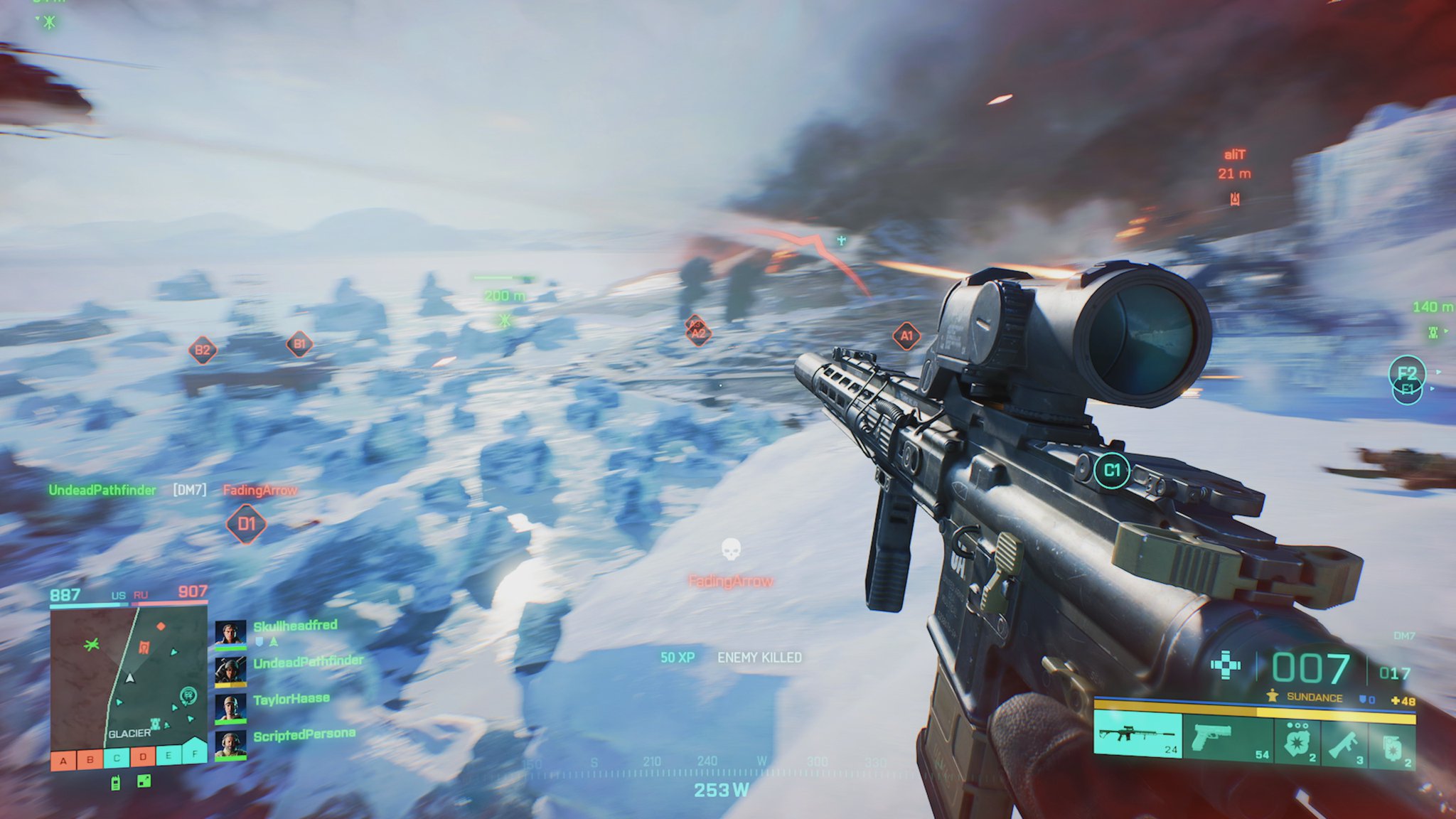Click the D1 objective marker
The height and width of the screenshot is (819, 1456).
point(246,525)
